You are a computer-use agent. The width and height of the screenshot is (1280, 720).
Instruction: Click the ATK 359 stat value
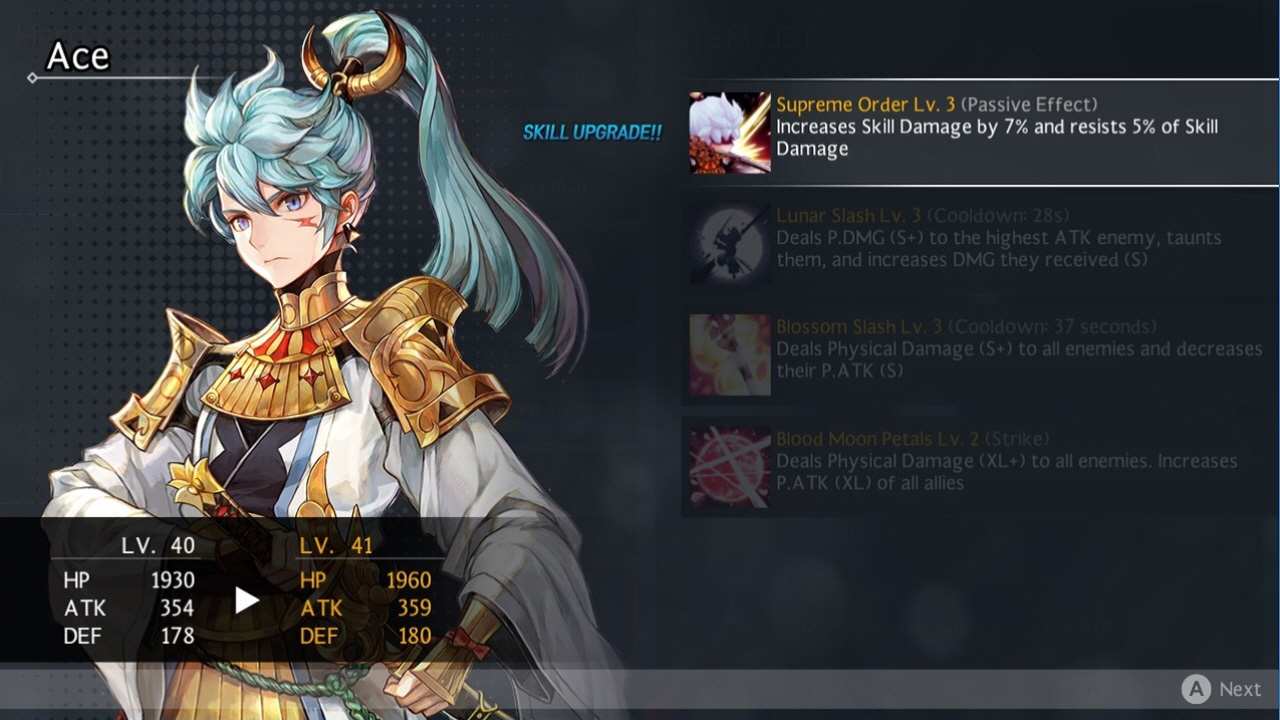click(x=417, y=608)
